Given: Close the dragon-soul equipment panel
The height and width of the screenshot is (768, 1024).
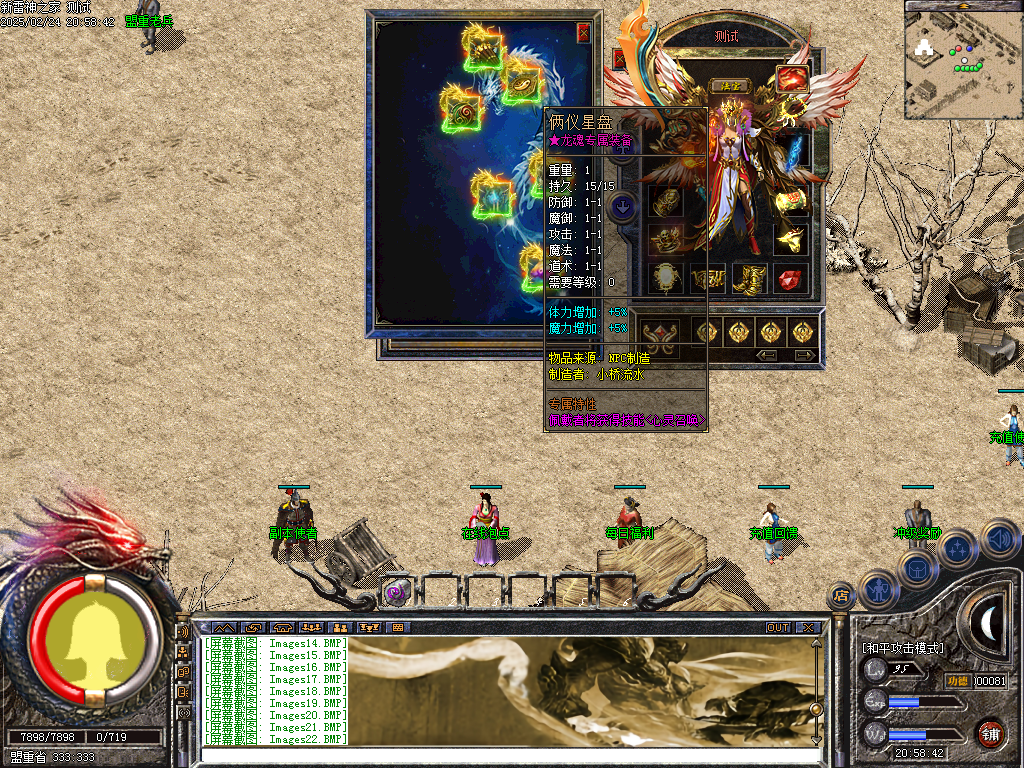Looking at the screenshot, I should [584, 32].
